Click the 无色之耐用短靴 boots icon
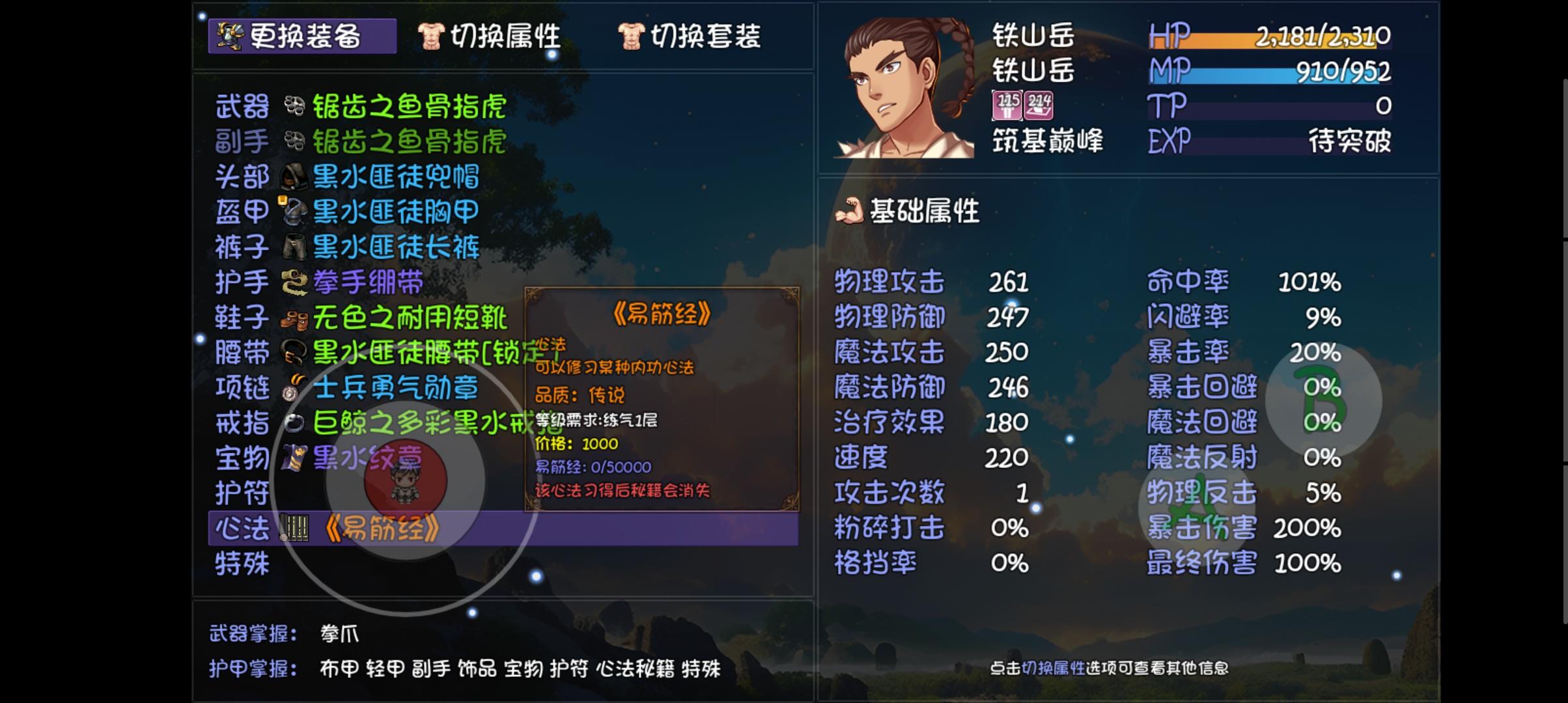This screenshot has height=703, width=1568. [296, 318]
